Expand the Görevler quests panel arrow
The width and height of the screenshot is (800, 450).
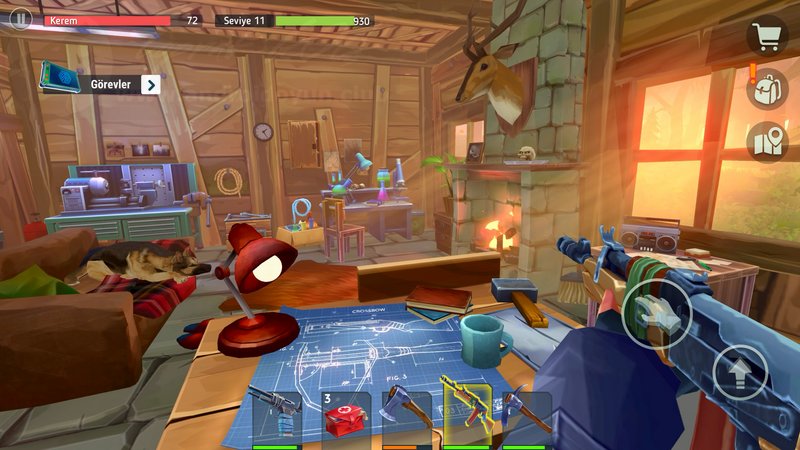(150, 85)
